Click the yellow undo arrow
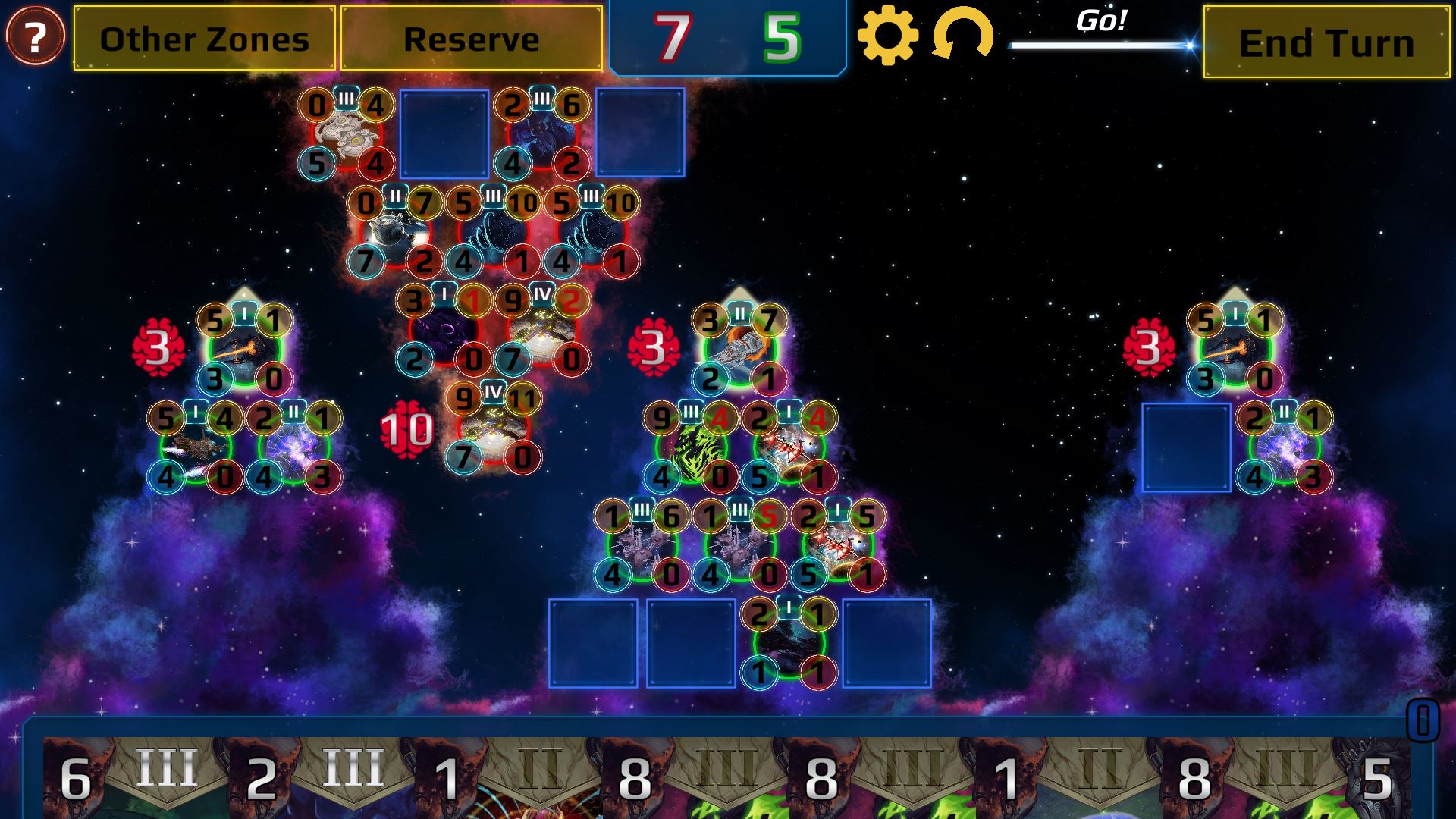This screenshot has width=1456, height=819. (x=962, y=36)
